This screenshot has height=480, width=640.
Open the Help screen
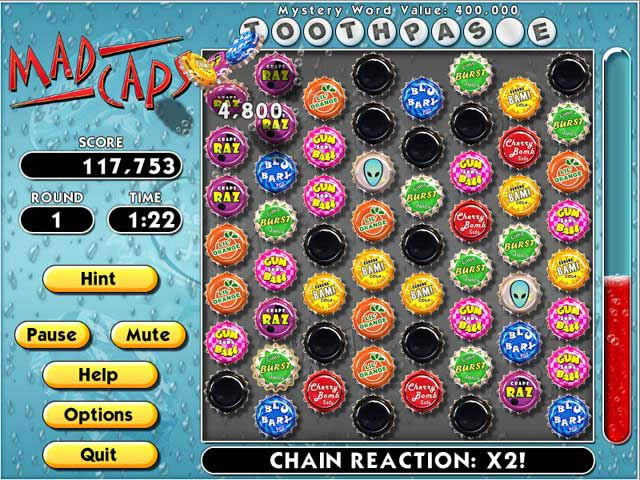point(99,375)
